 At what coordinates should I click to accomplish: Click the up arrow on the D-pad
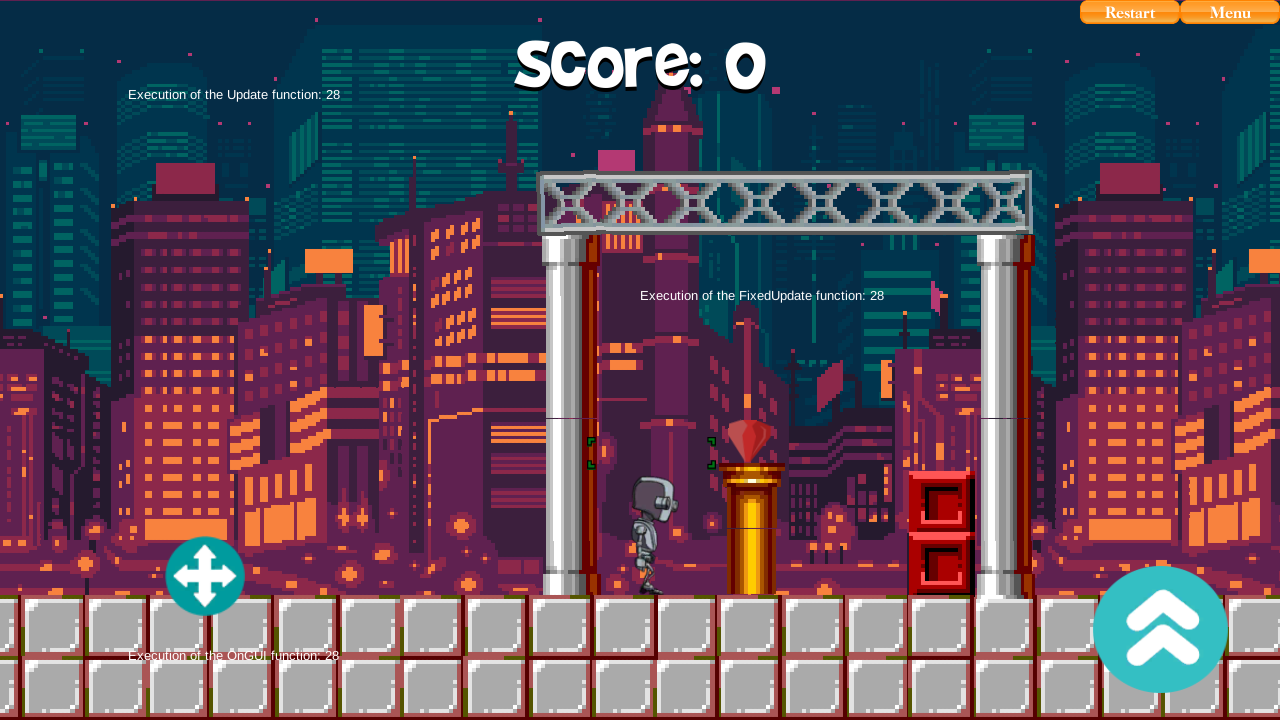coord(205,552)
